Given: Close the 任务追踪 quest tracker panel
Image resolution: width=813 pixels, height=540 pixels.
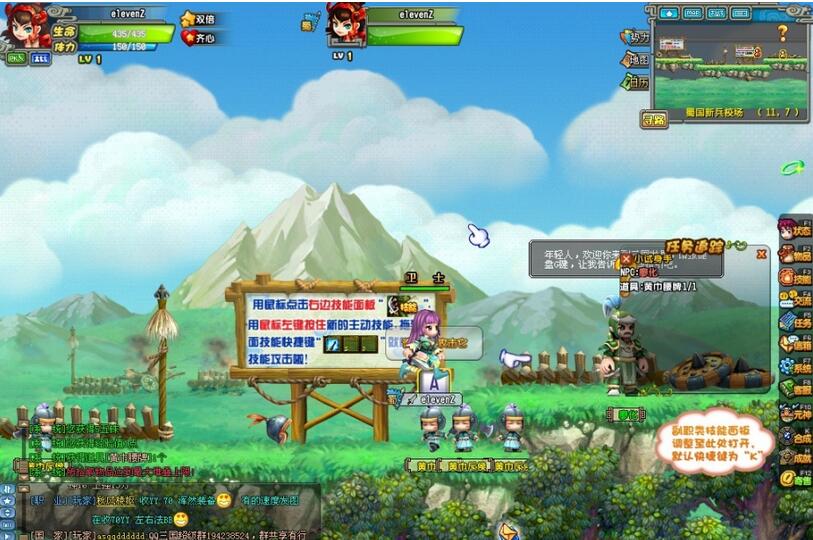Looking at the screenshot, I should 761,254.
